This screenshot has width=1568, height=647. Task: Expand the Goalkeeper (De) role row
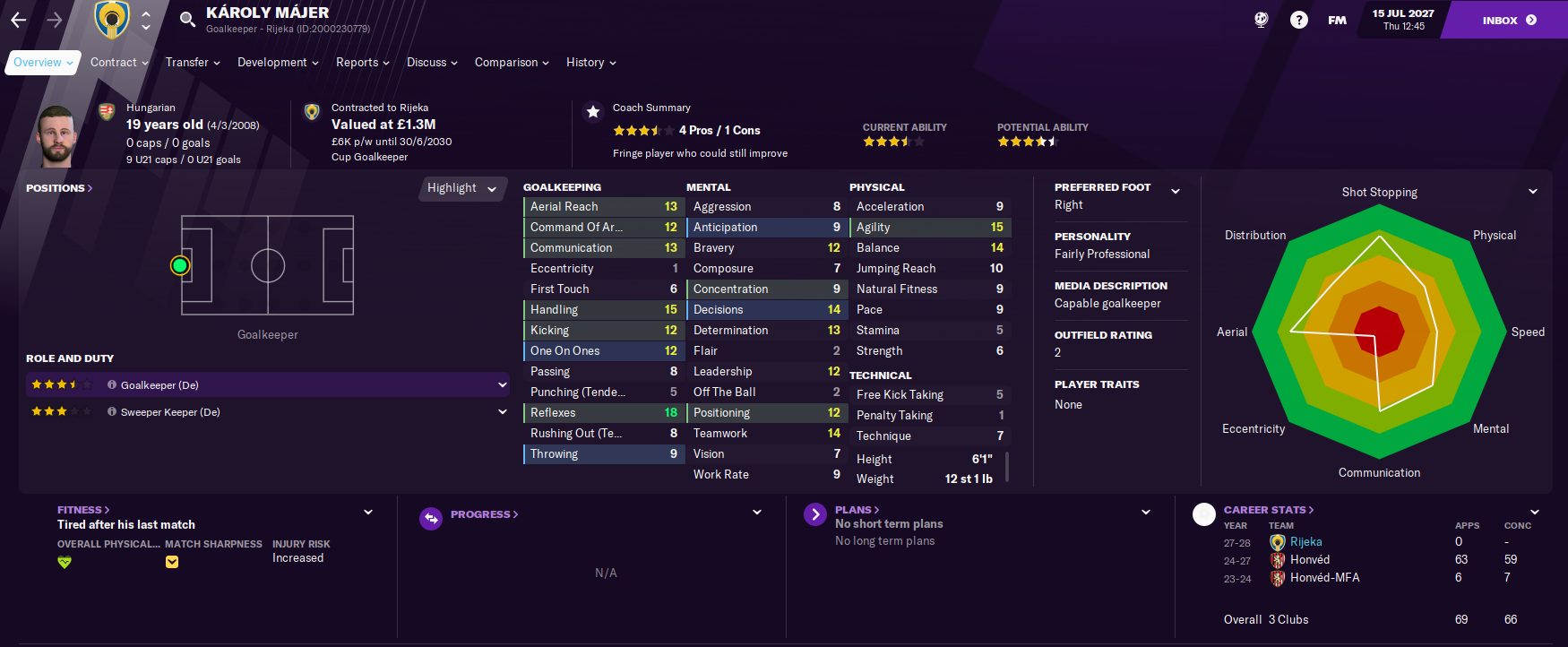click(x=502, y=385)
